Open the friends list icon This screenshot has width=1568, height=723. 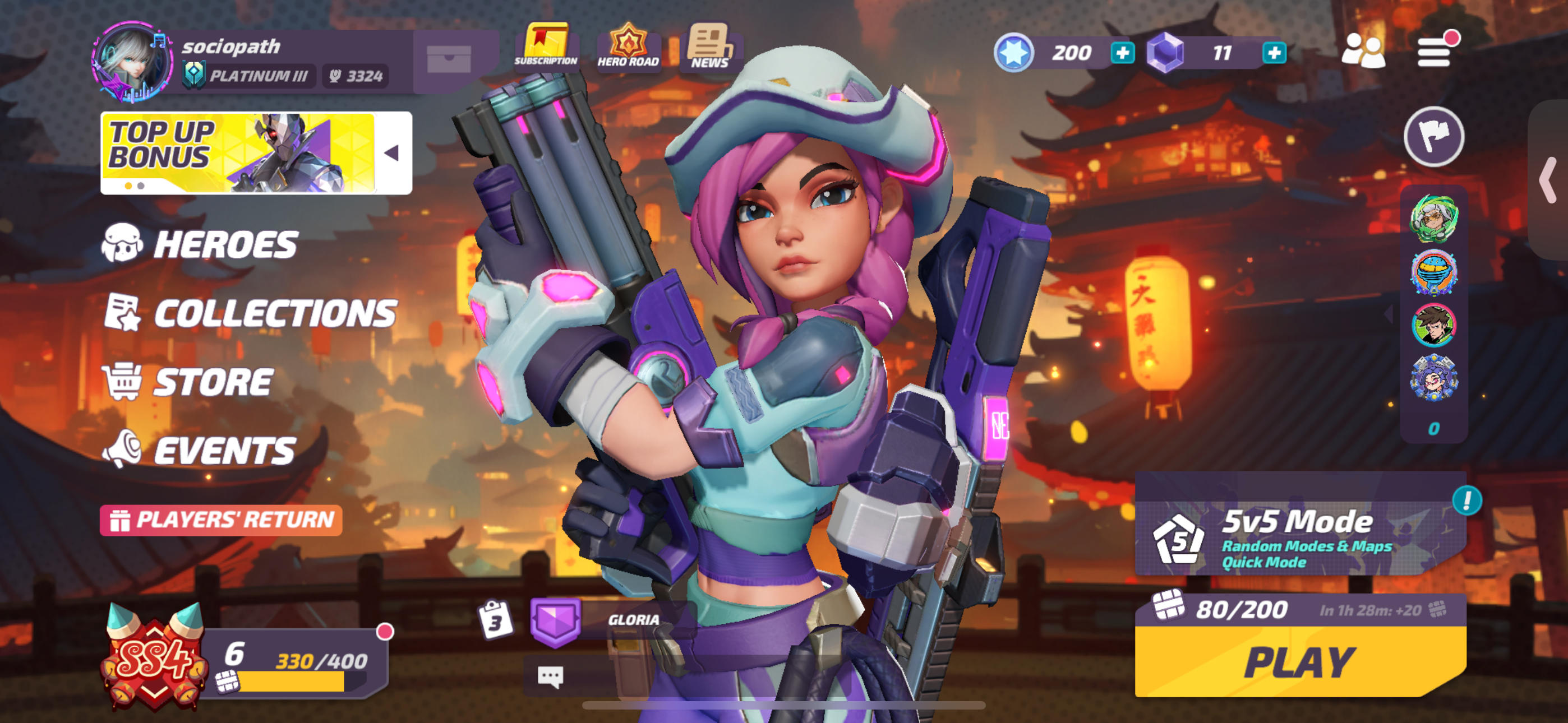(x=1363, y=51)
